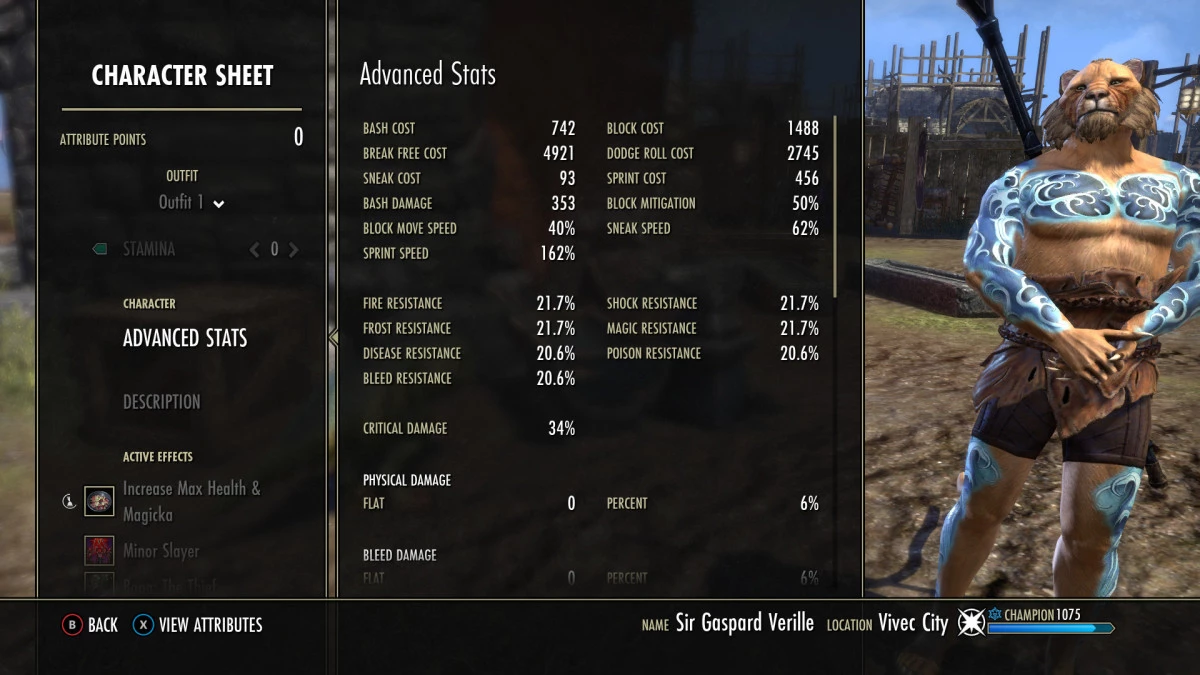Decrease Stamina with the left arrow
Screen dimensions: 1200x675
(254, 250)
